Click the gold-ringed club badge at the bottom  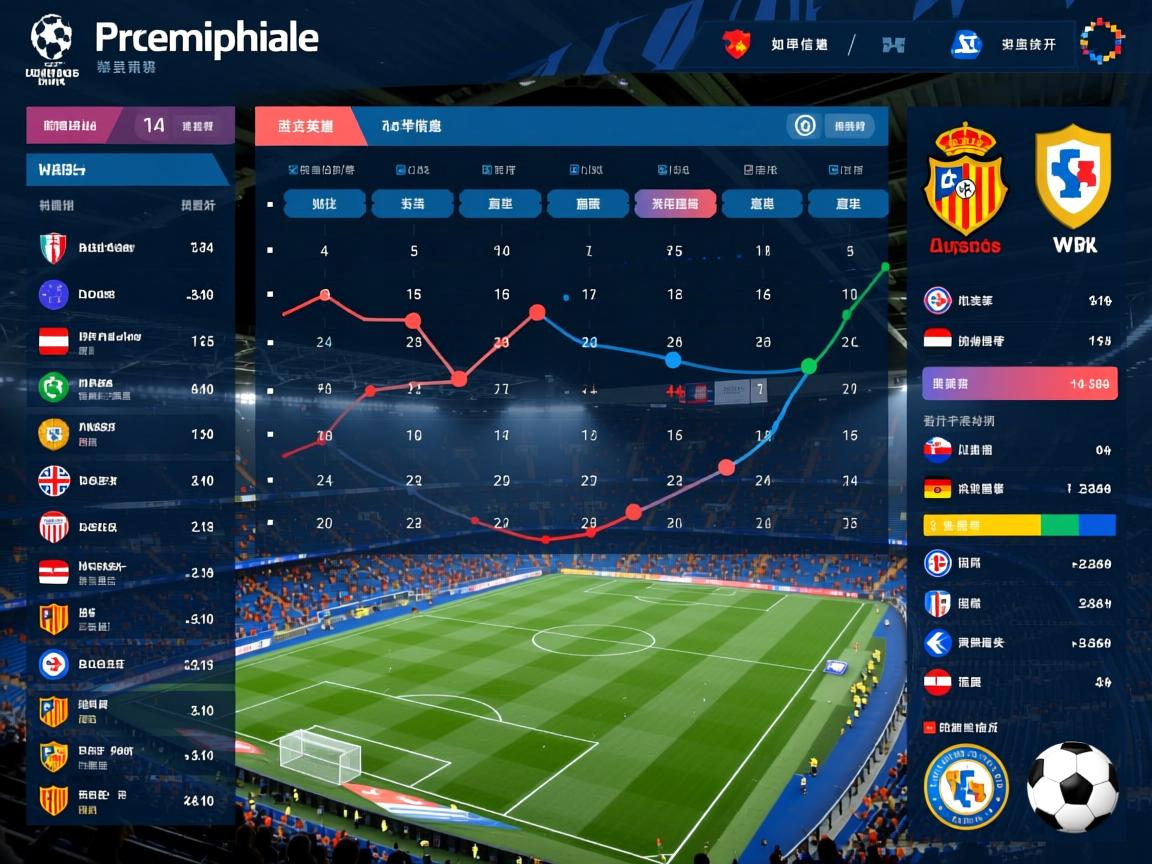(x=965, y=787)
